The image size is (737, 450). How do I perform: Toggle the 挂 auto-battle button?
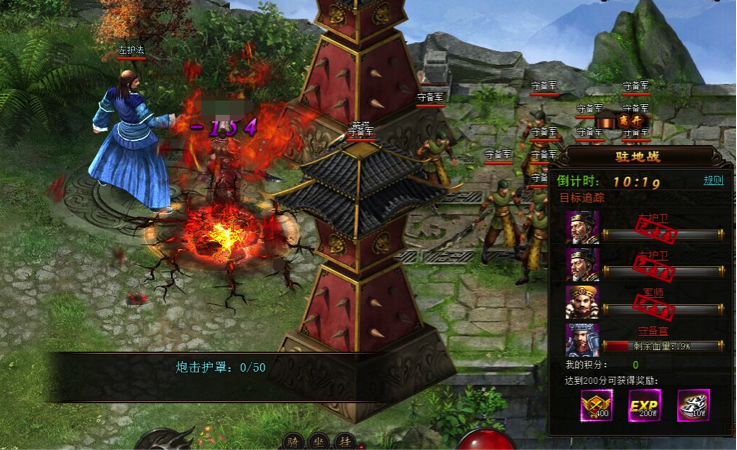tap(343, 439)
